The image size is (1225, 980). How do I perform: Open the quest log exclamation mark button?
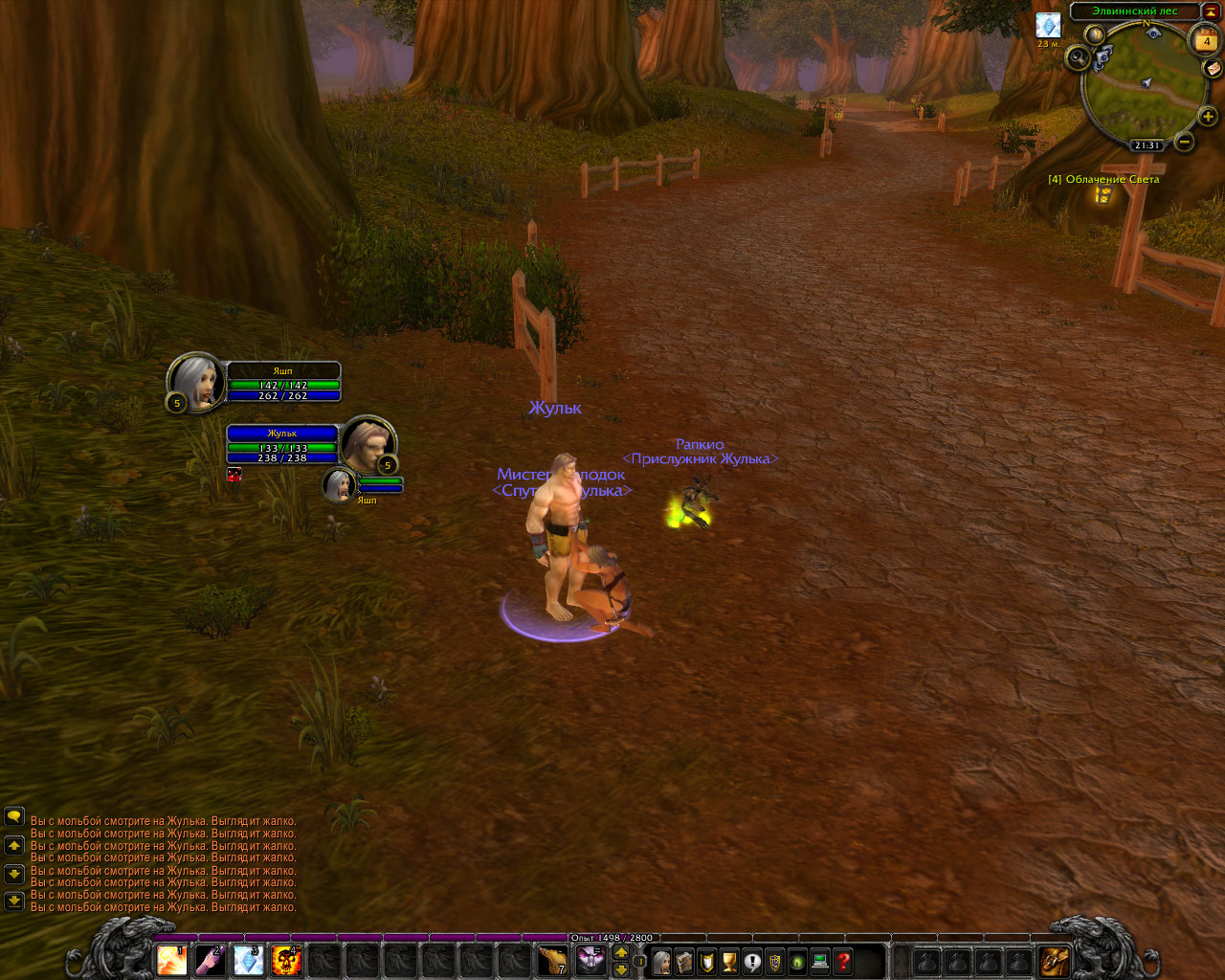pos(752,961)
